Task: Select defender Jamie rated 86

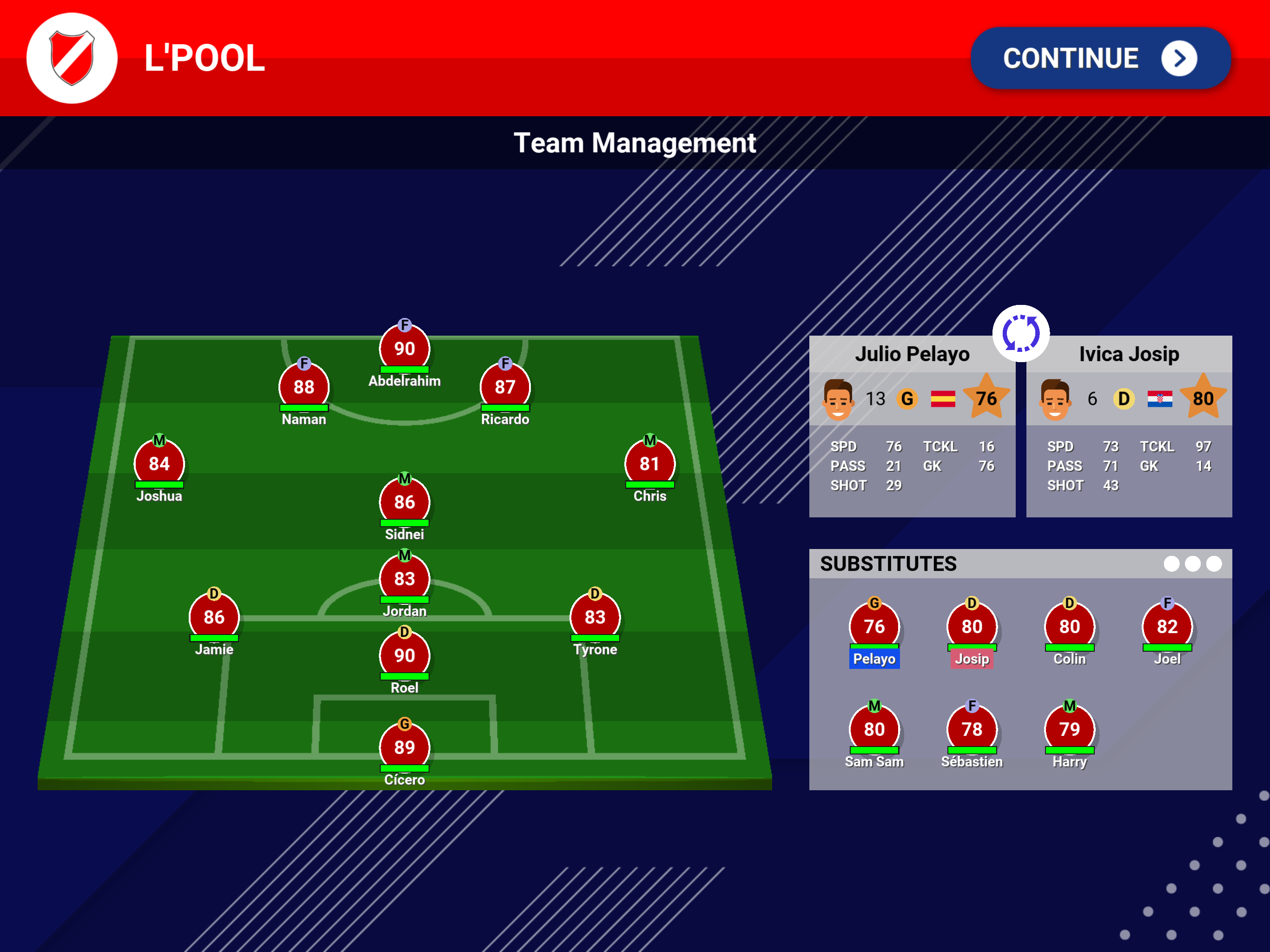Action: [213, 617]
